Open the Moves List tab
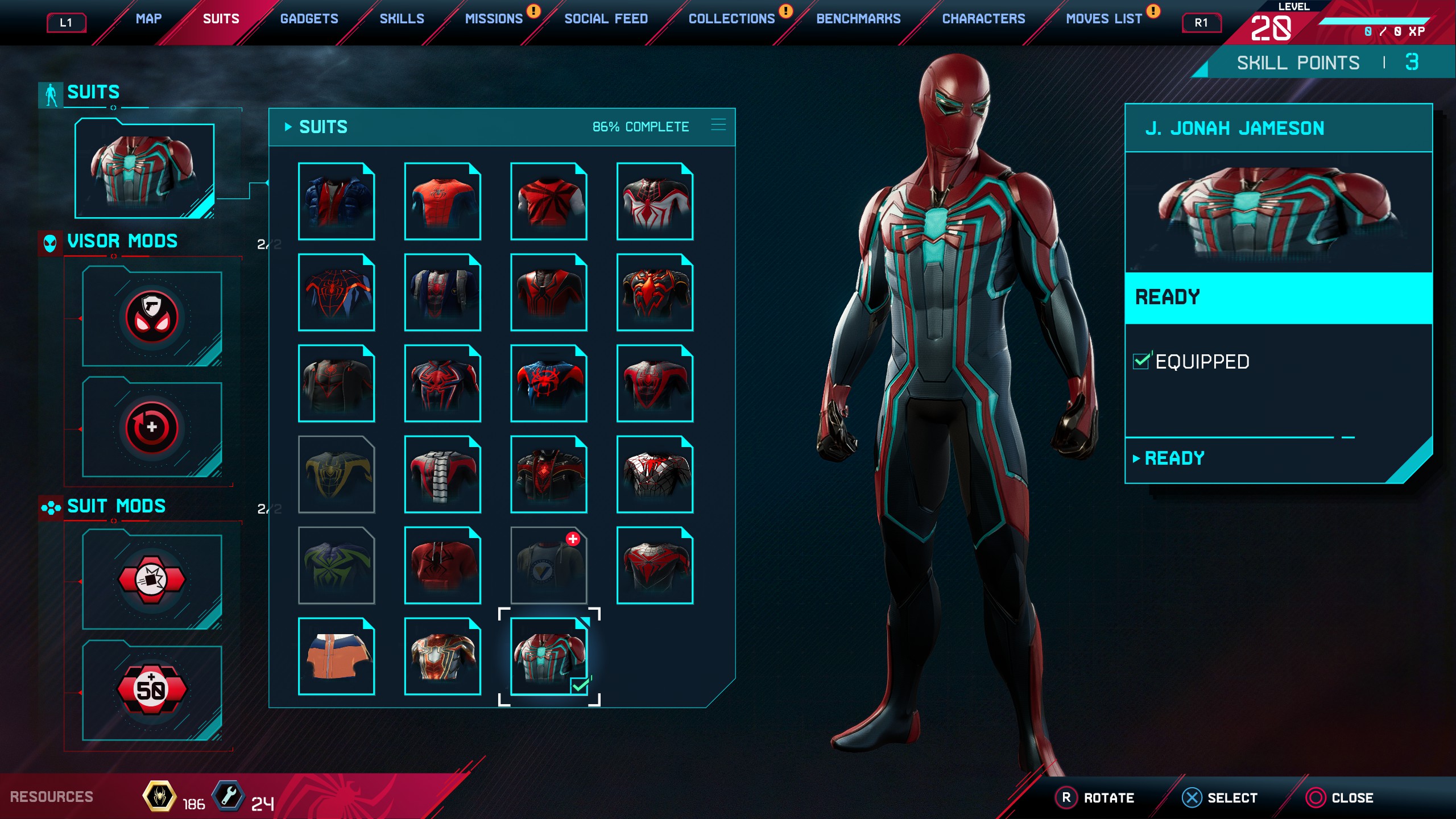This screenshot has width=1456, height=819. (1103, 19)
